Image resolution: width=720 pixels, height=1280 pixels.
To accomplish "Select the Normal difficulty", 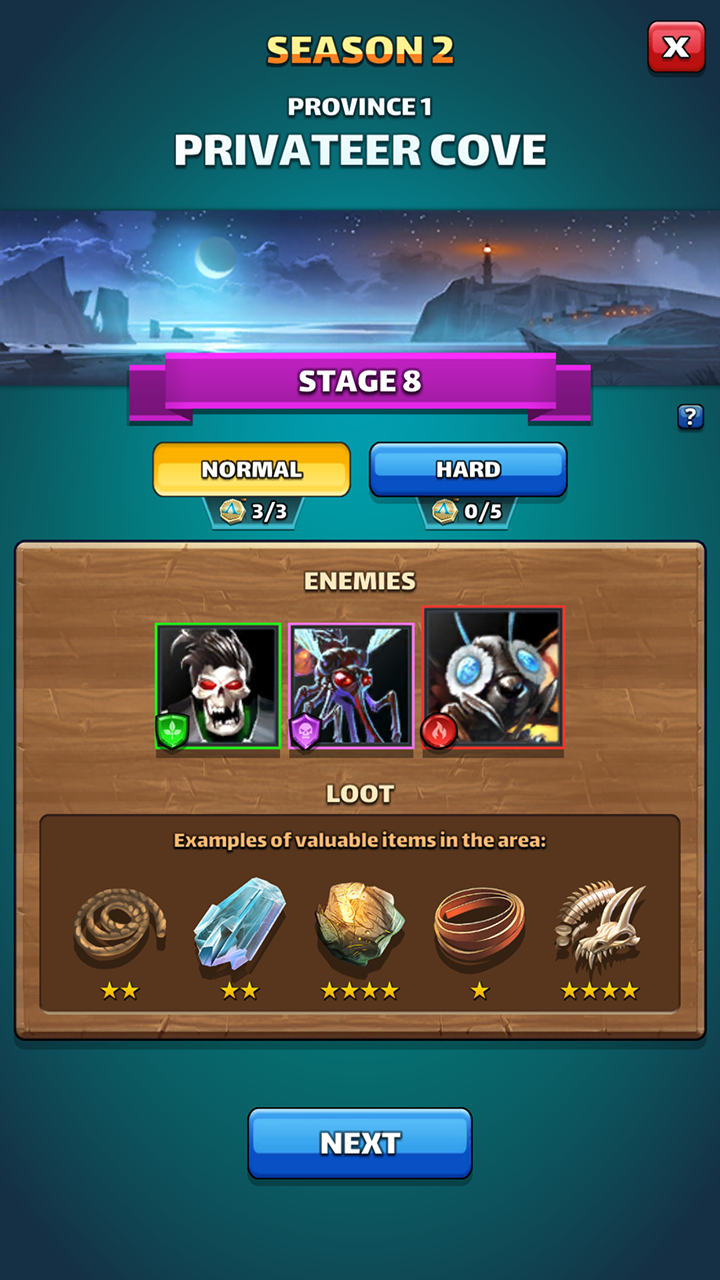I will pos(251,469).
